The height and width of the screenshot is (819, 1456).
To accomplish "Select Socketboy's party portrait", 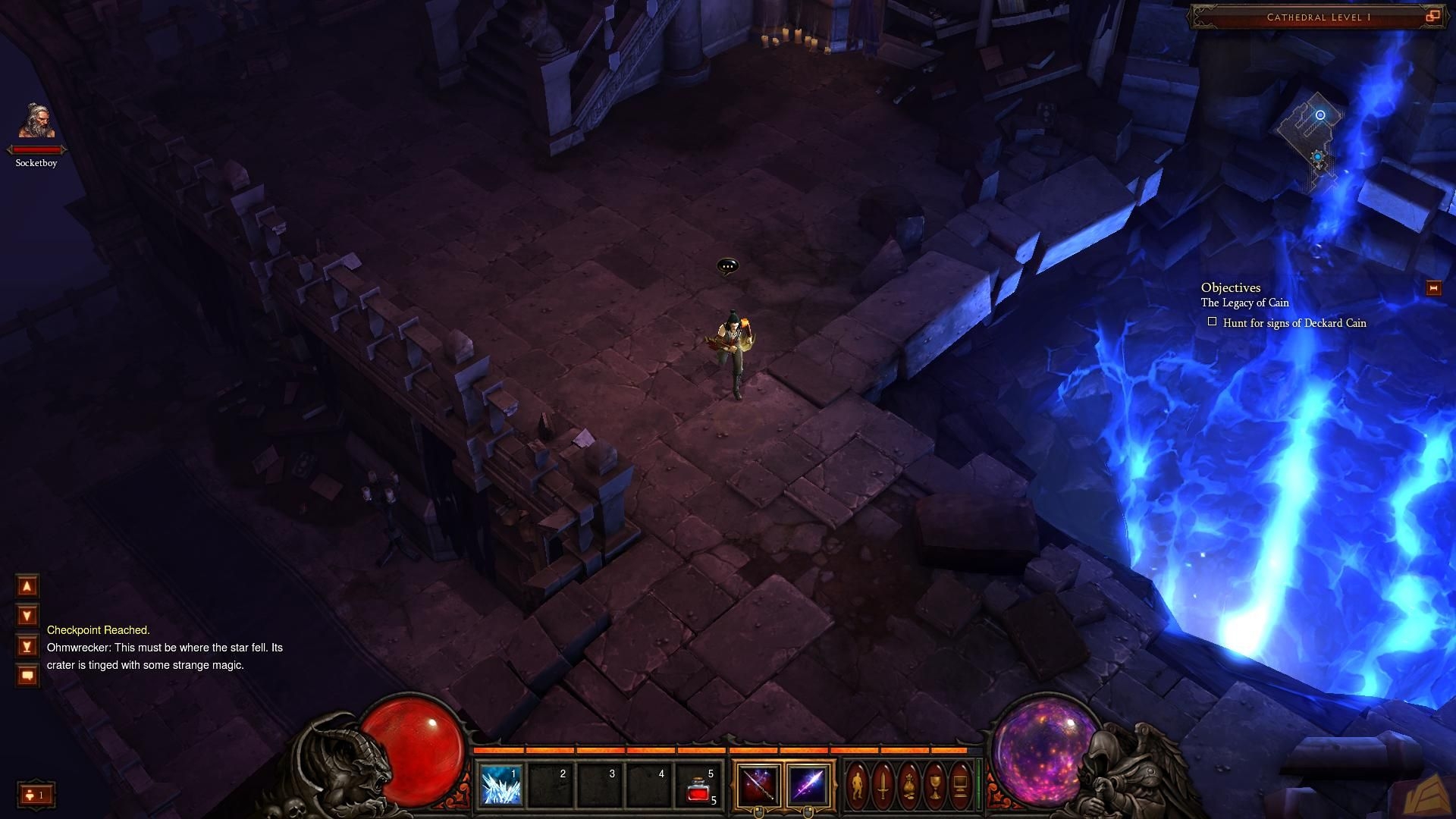I will (36, 123).
